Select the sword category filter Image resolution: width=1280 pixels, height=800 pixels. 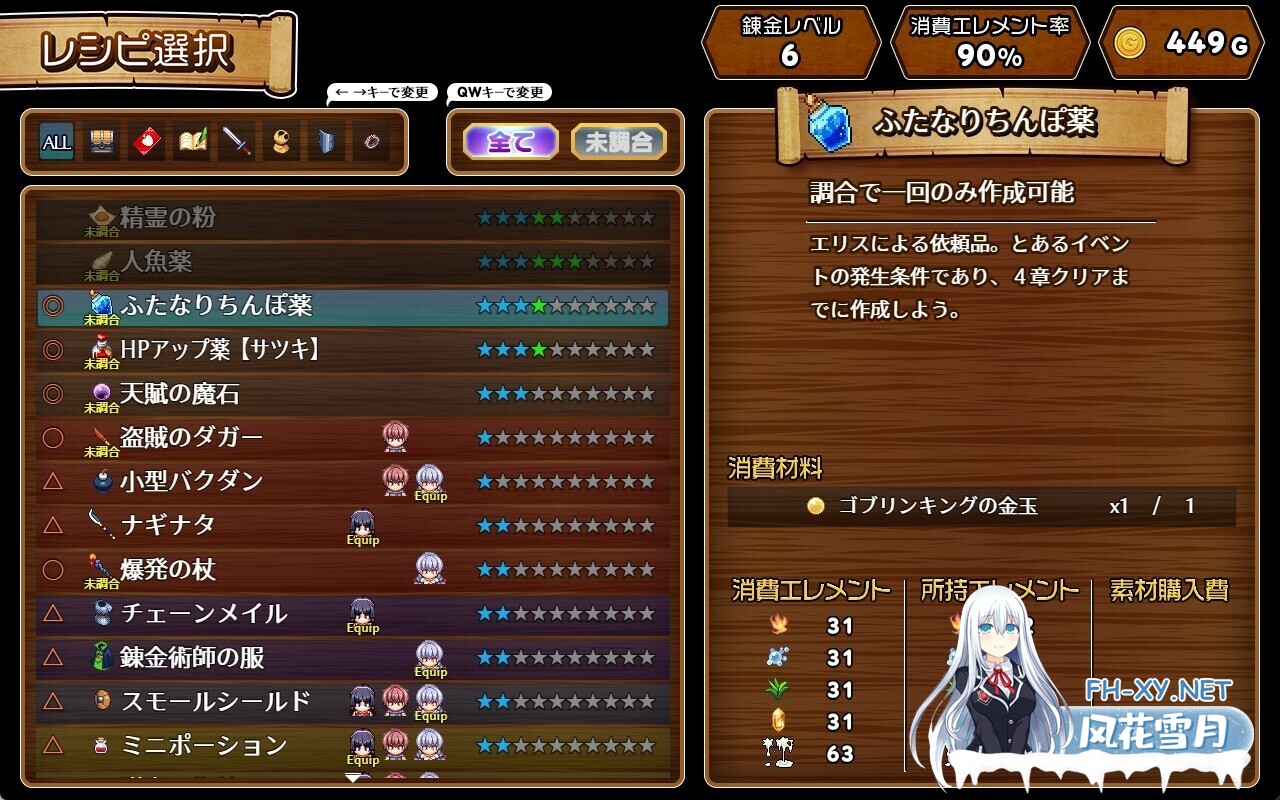[x=236, y=142]
